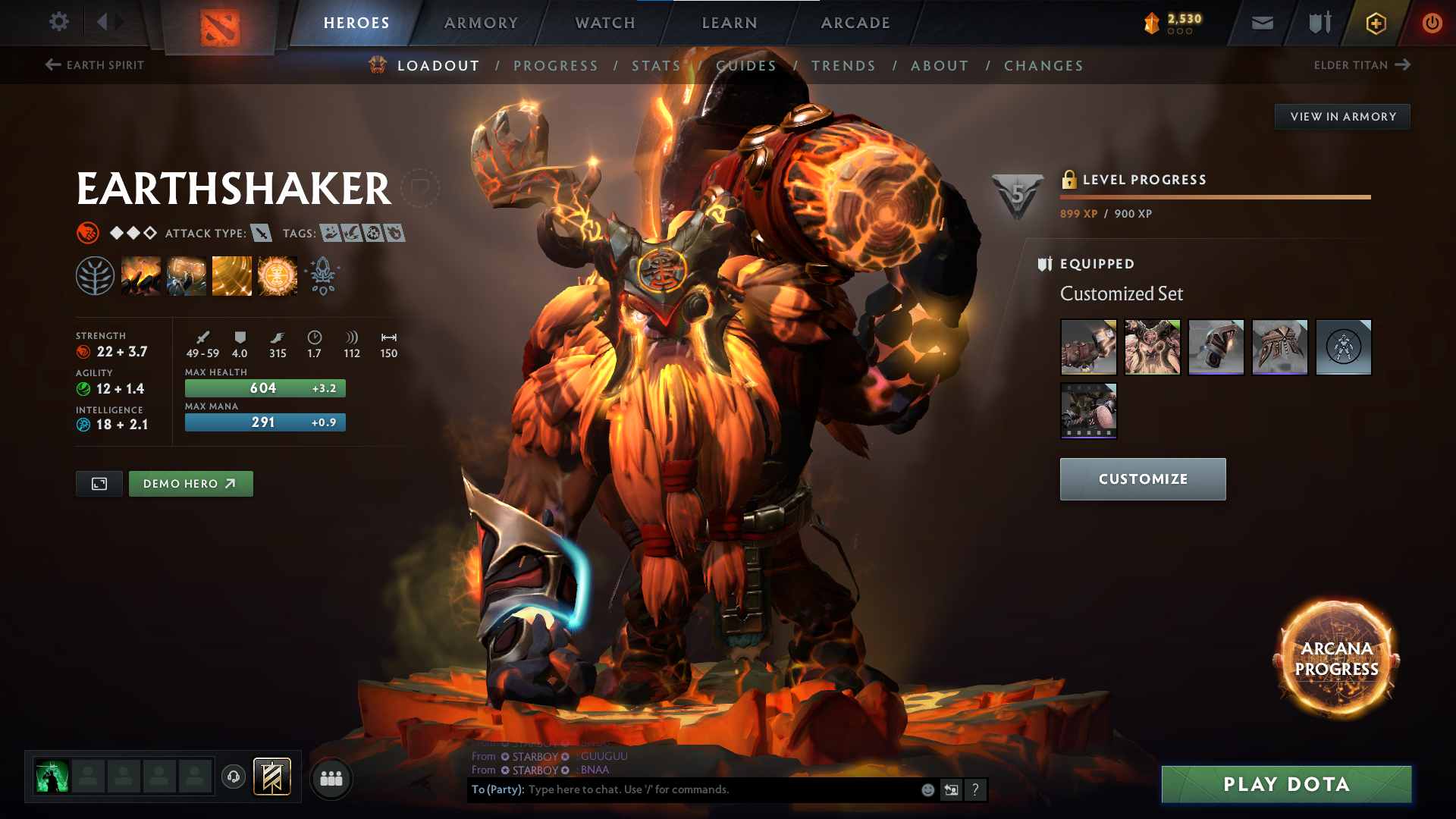The image size is (1456, 819).
Task: Select the Dota Plus hexagon plus icon
Action: 1375,23
